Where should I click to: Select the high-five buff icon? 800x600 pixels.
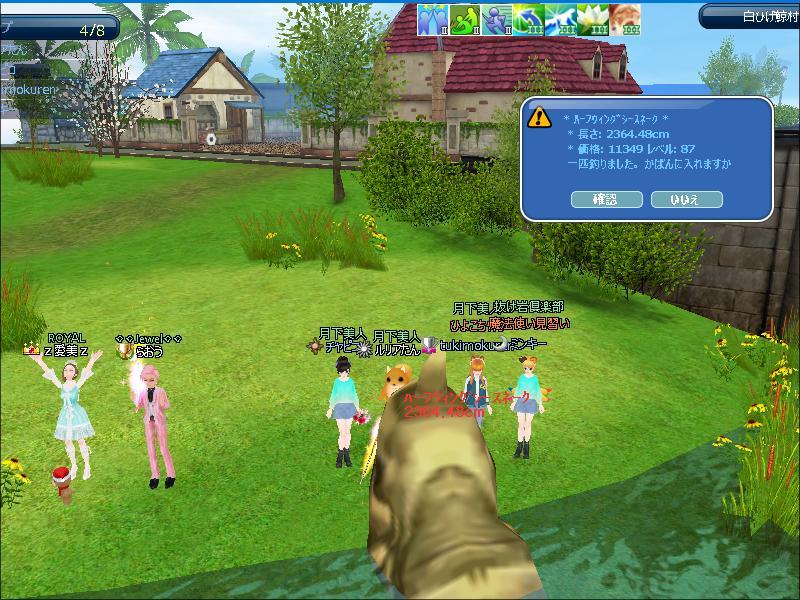pos(431,19)
